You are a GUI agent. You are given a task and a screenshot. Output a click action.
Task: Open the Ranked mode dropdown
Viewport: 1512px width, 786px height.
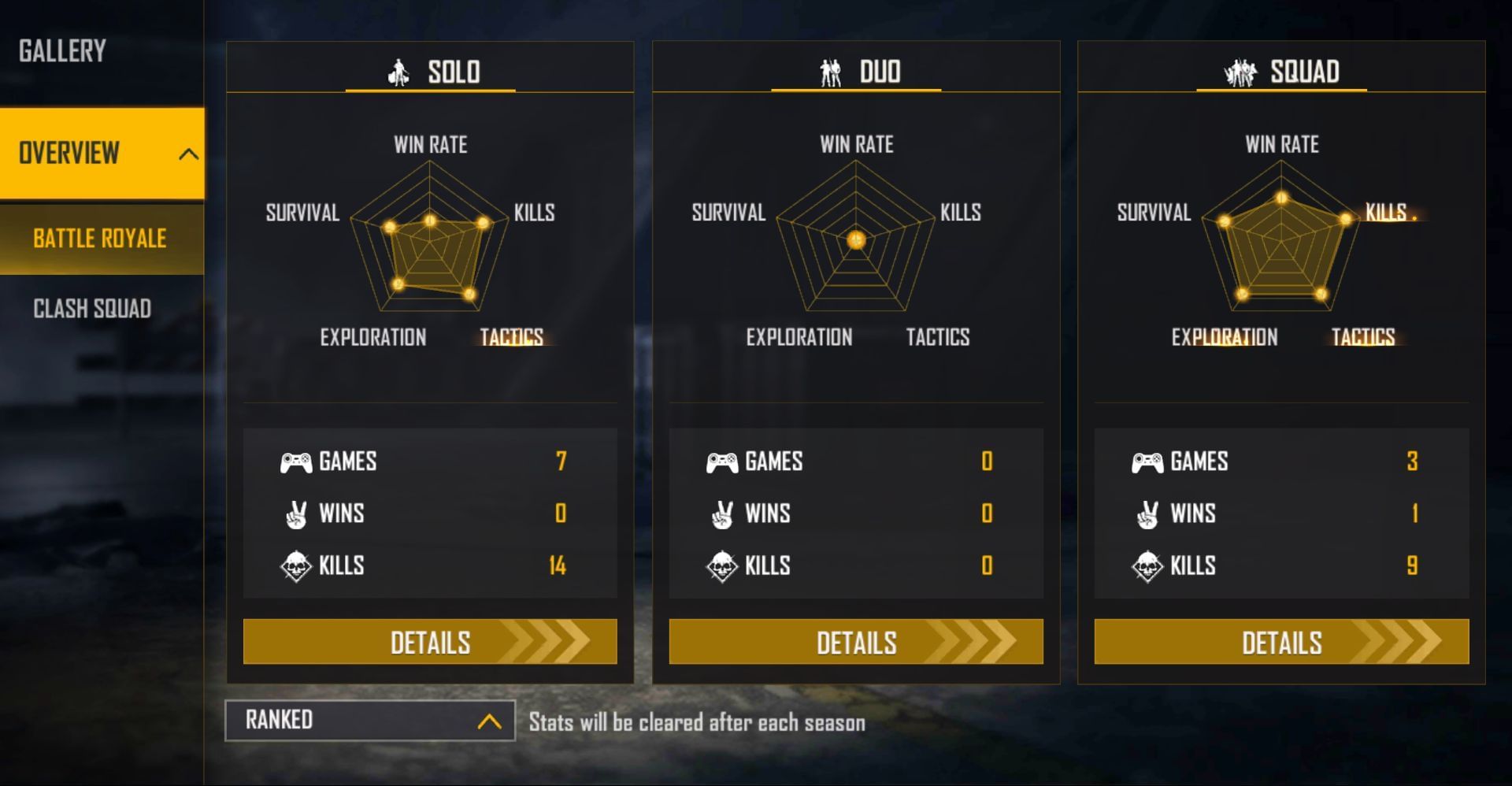pos(370,721)
